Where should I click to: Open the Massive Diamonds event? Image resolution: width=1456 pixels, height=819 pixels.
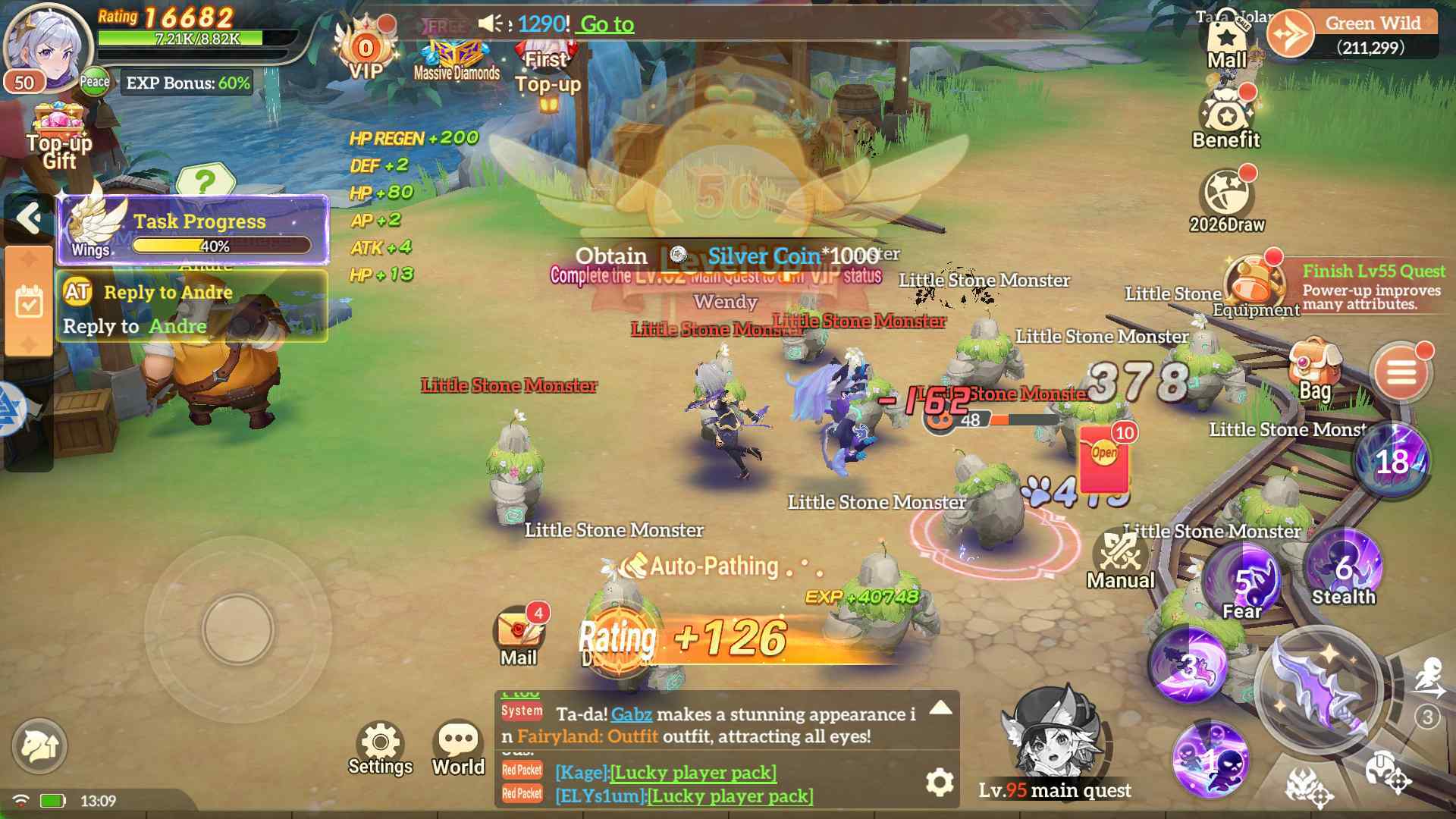point(455,53)
